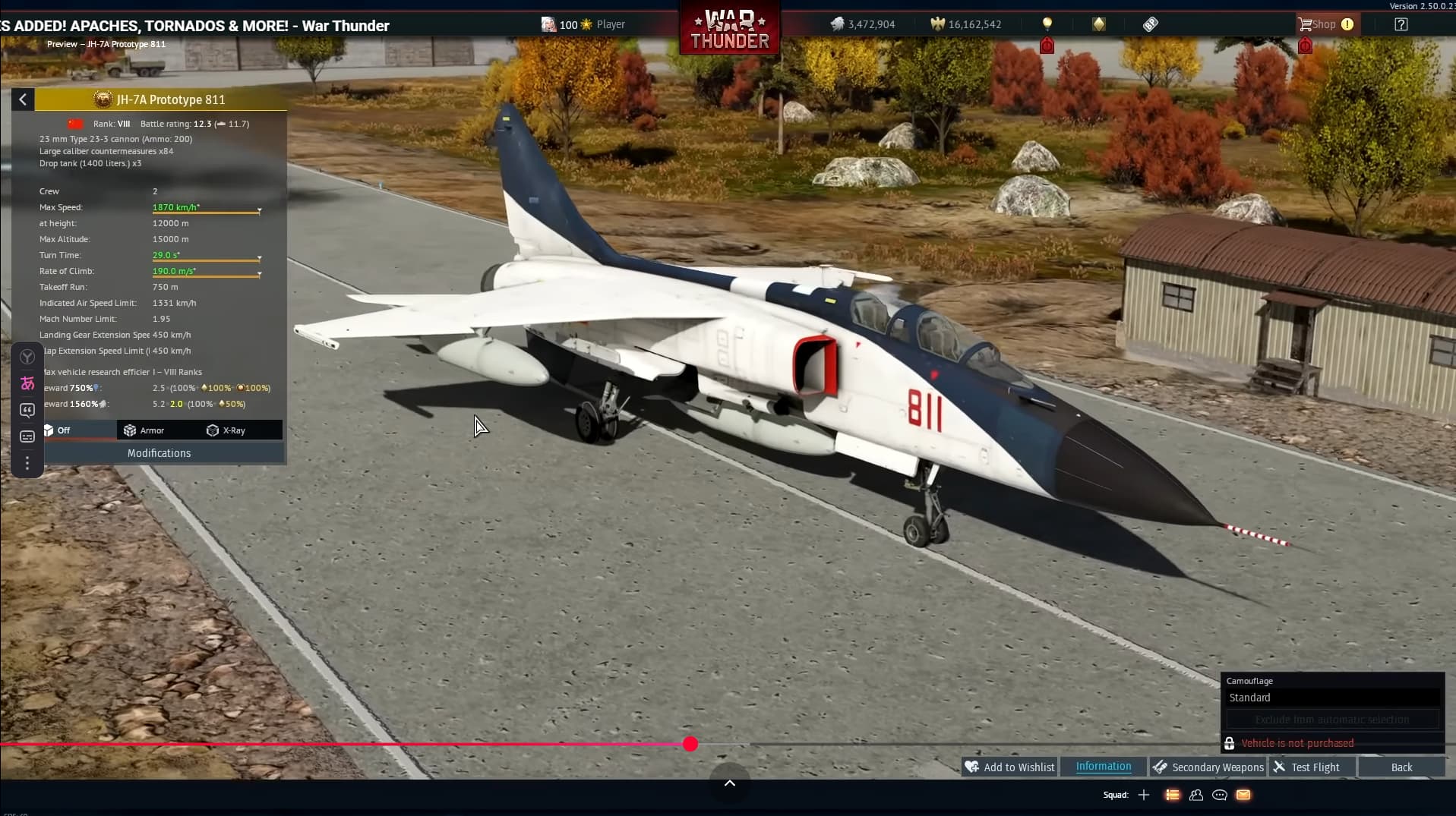Screen dimensions: 1456x816
Task: Seek the video using the red progress marker
Action: 690,744
